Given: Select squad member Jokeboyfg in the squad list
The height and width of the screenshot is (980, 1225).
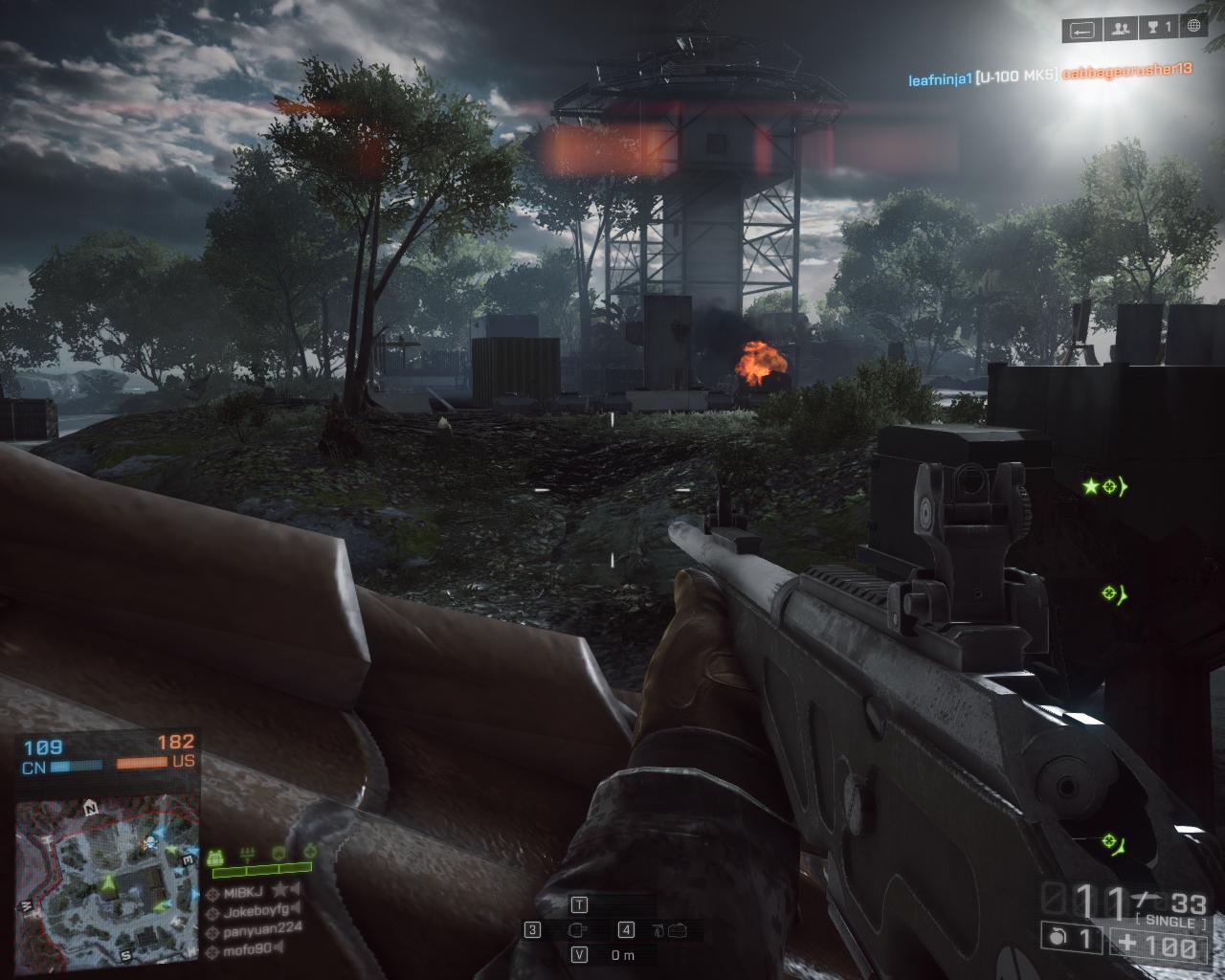Looking at the screenshot, I should coord(255,911).
